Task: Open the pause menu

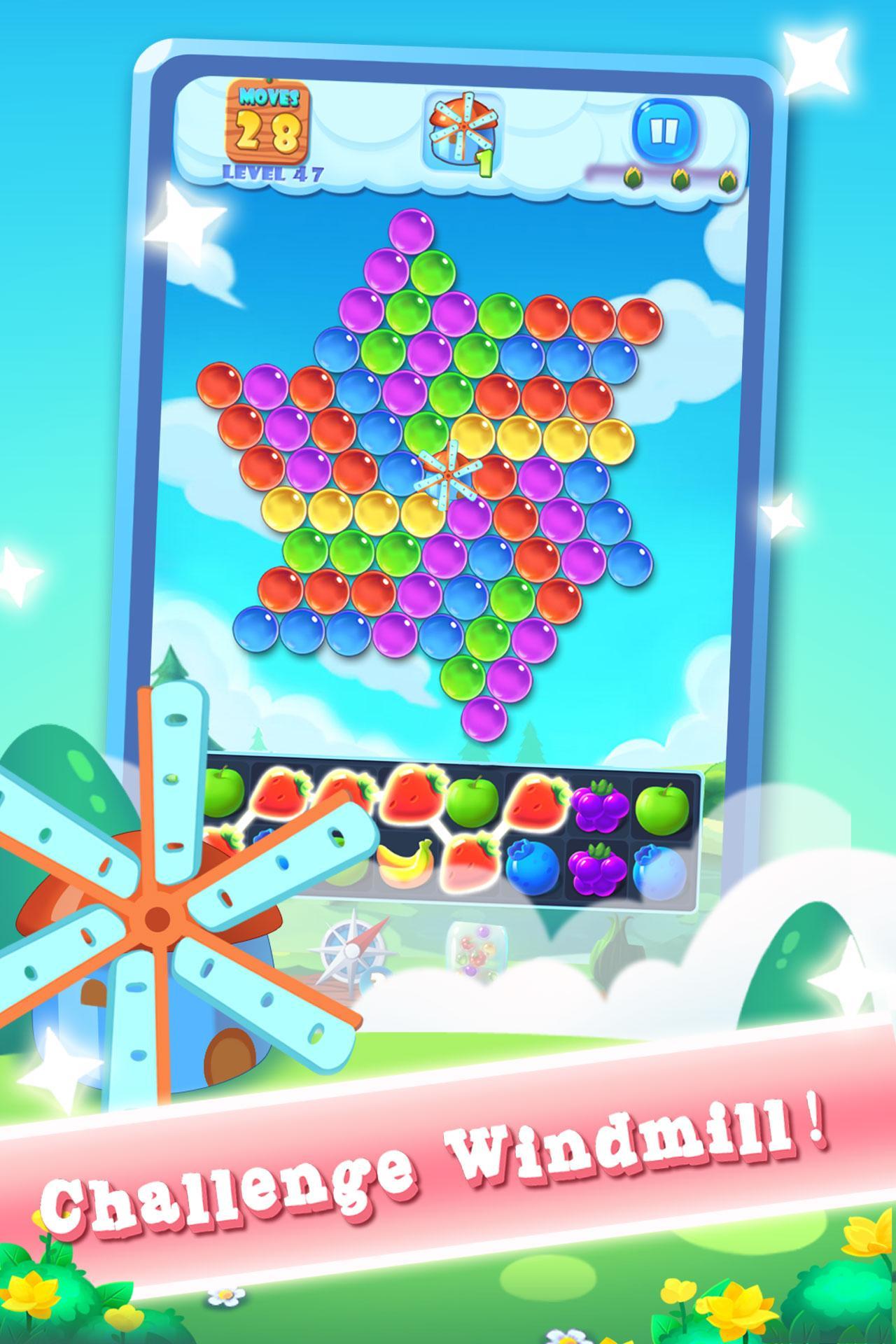Action: [x=665, y=130]
